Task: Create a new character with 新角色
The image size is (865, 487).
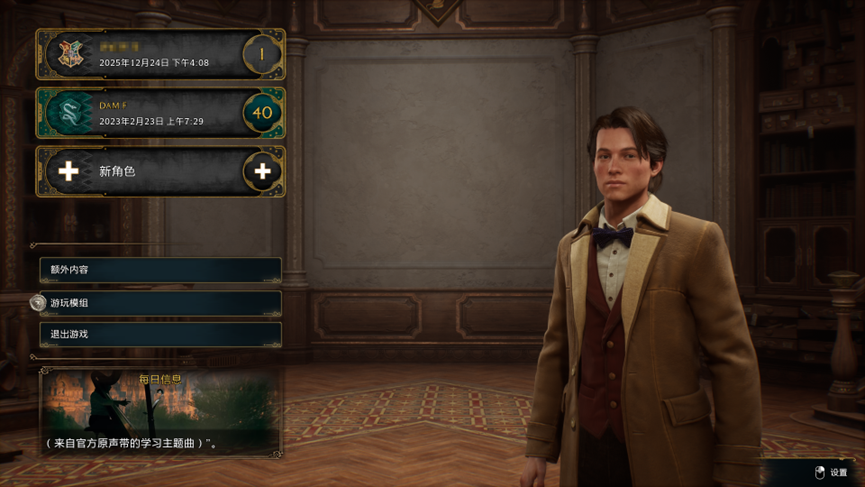Action: coord(160,171)
